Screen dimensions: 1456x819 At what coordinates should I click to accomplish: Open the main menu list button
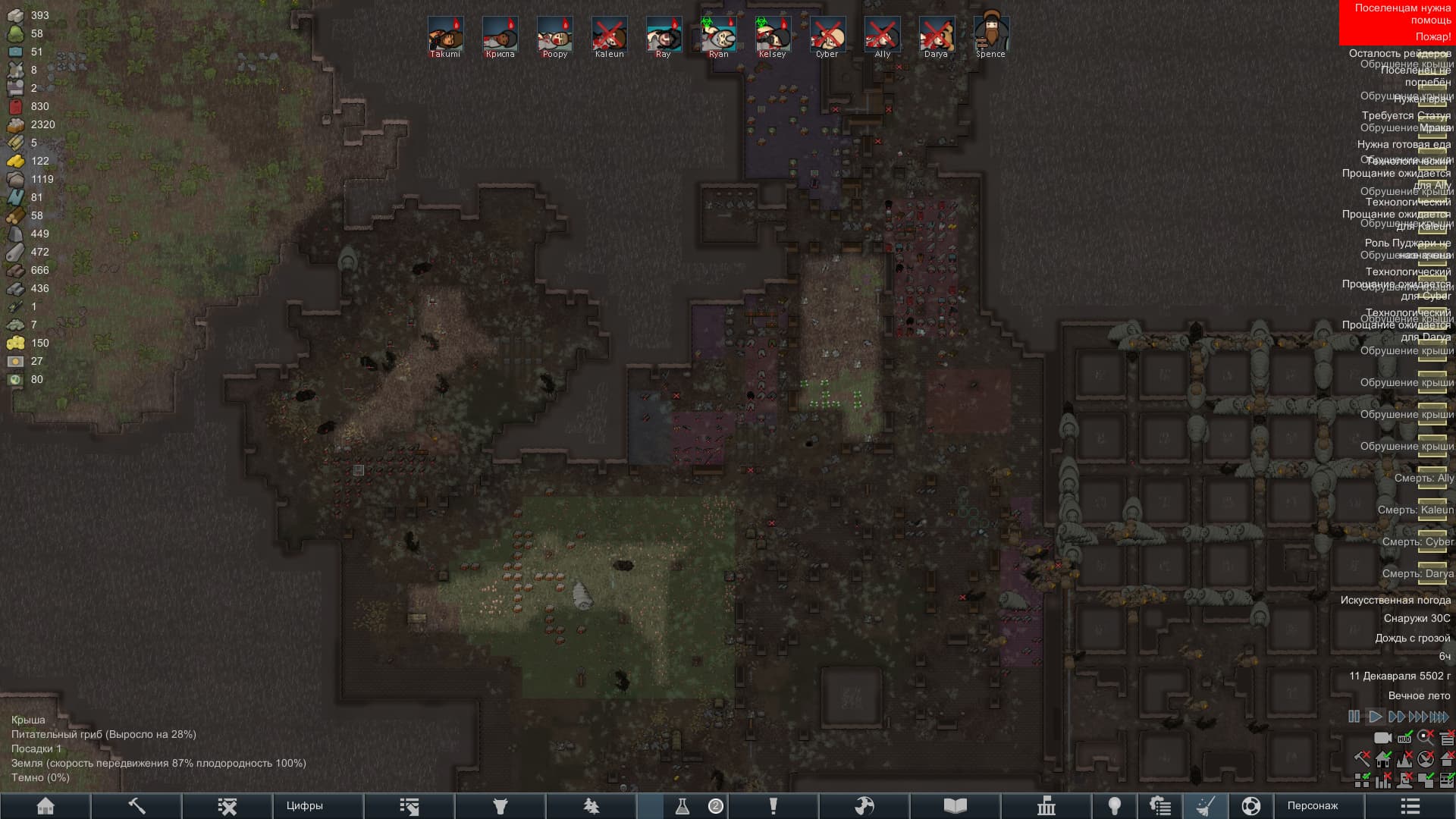(1410, 806)
